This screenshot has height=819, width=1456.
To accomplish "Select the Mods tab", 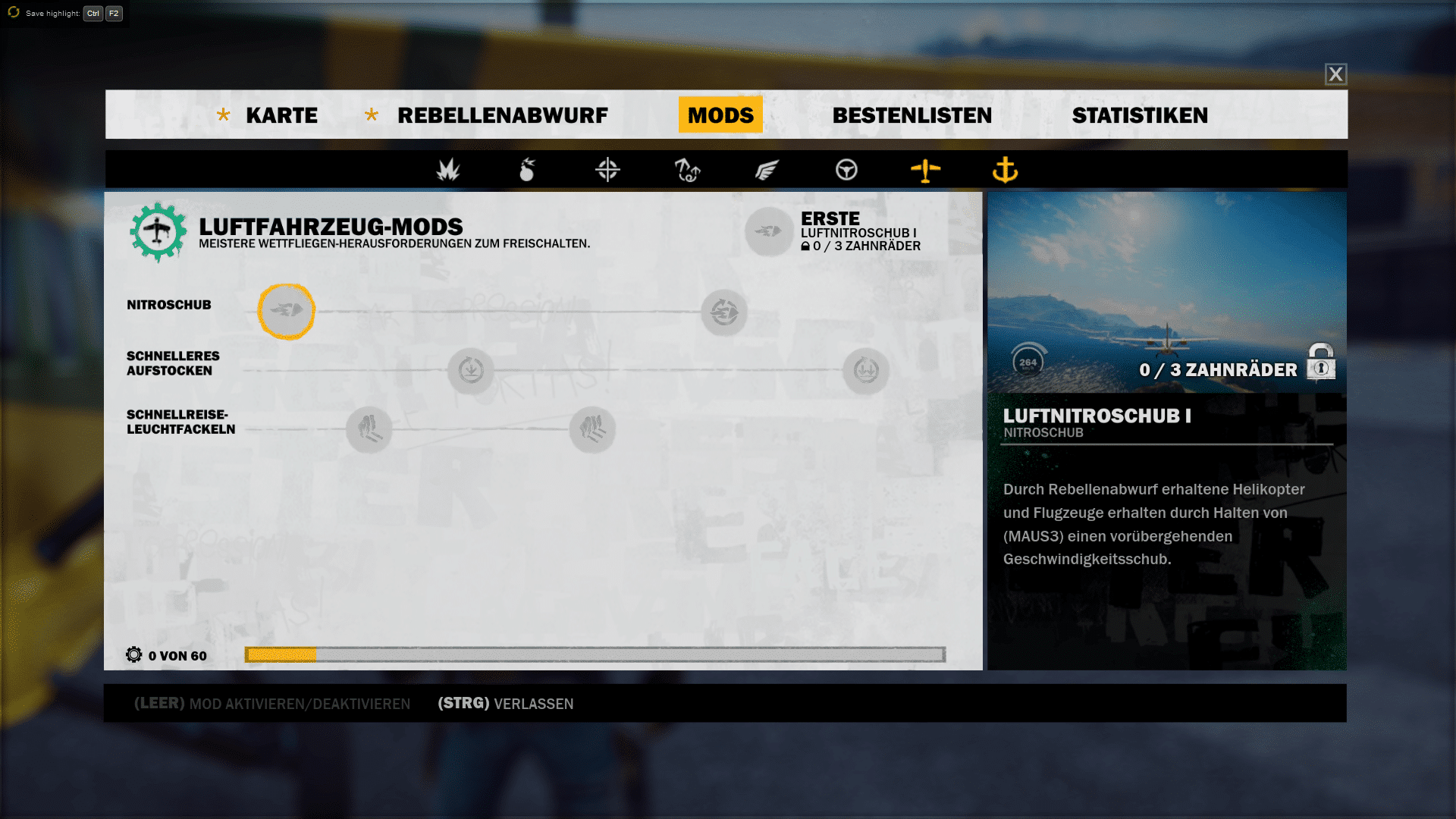I will point(720,115).
